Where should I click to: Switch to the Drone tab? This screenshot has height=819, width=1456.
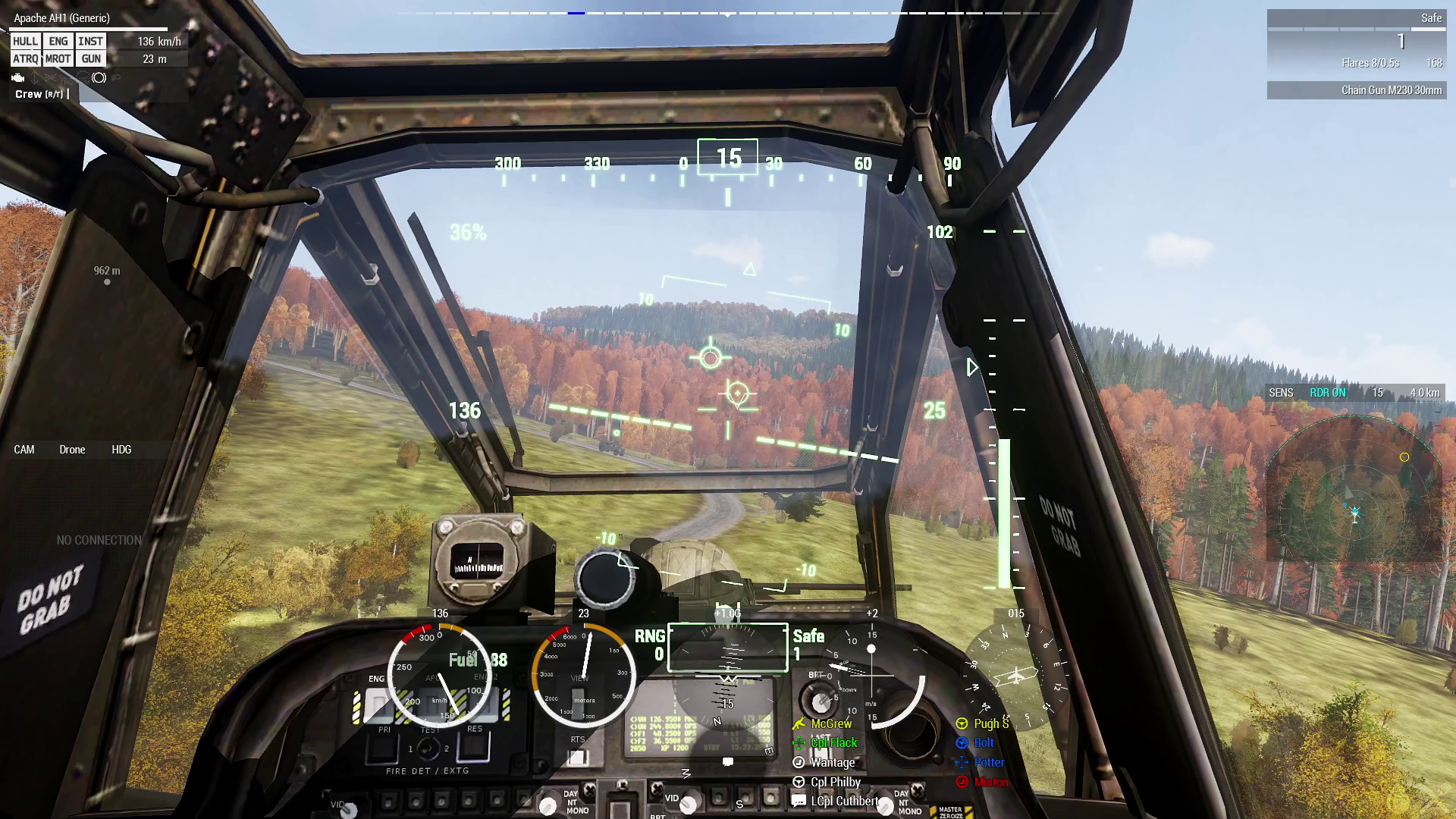pos(71,450)
